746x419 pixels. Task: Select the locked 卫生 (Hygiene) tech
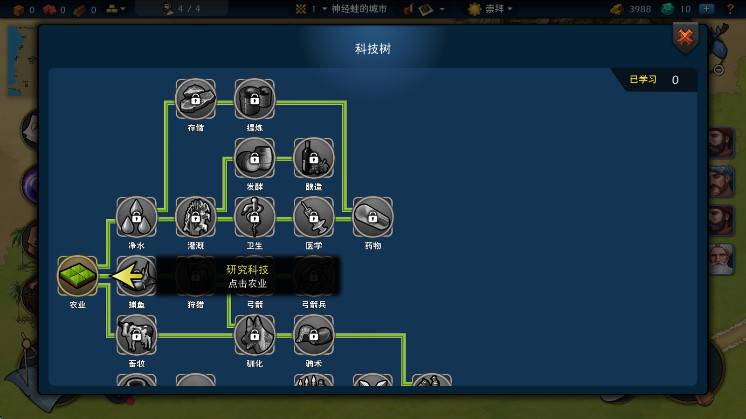254,217
